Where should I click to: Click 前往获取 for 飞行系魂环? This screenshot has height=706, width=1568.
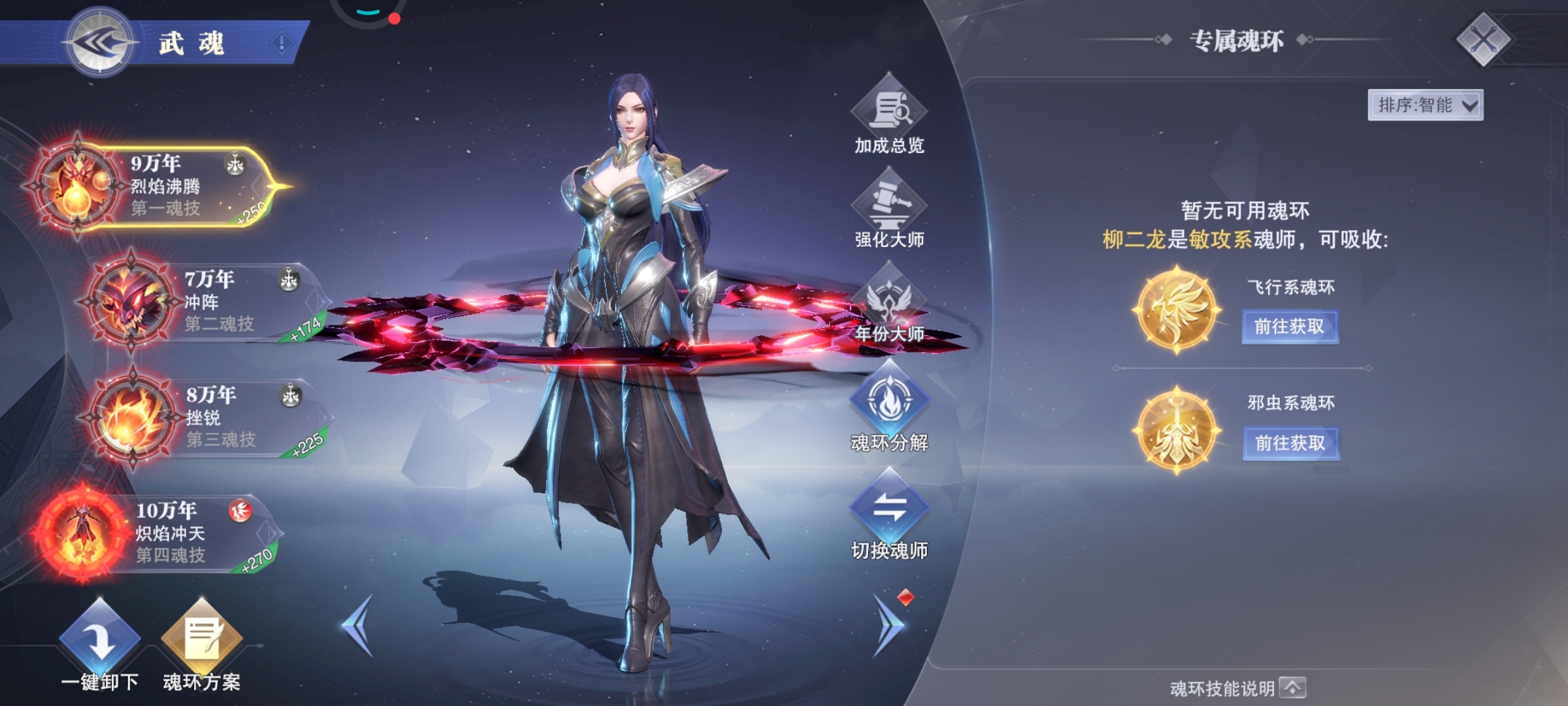(1290, 327)
